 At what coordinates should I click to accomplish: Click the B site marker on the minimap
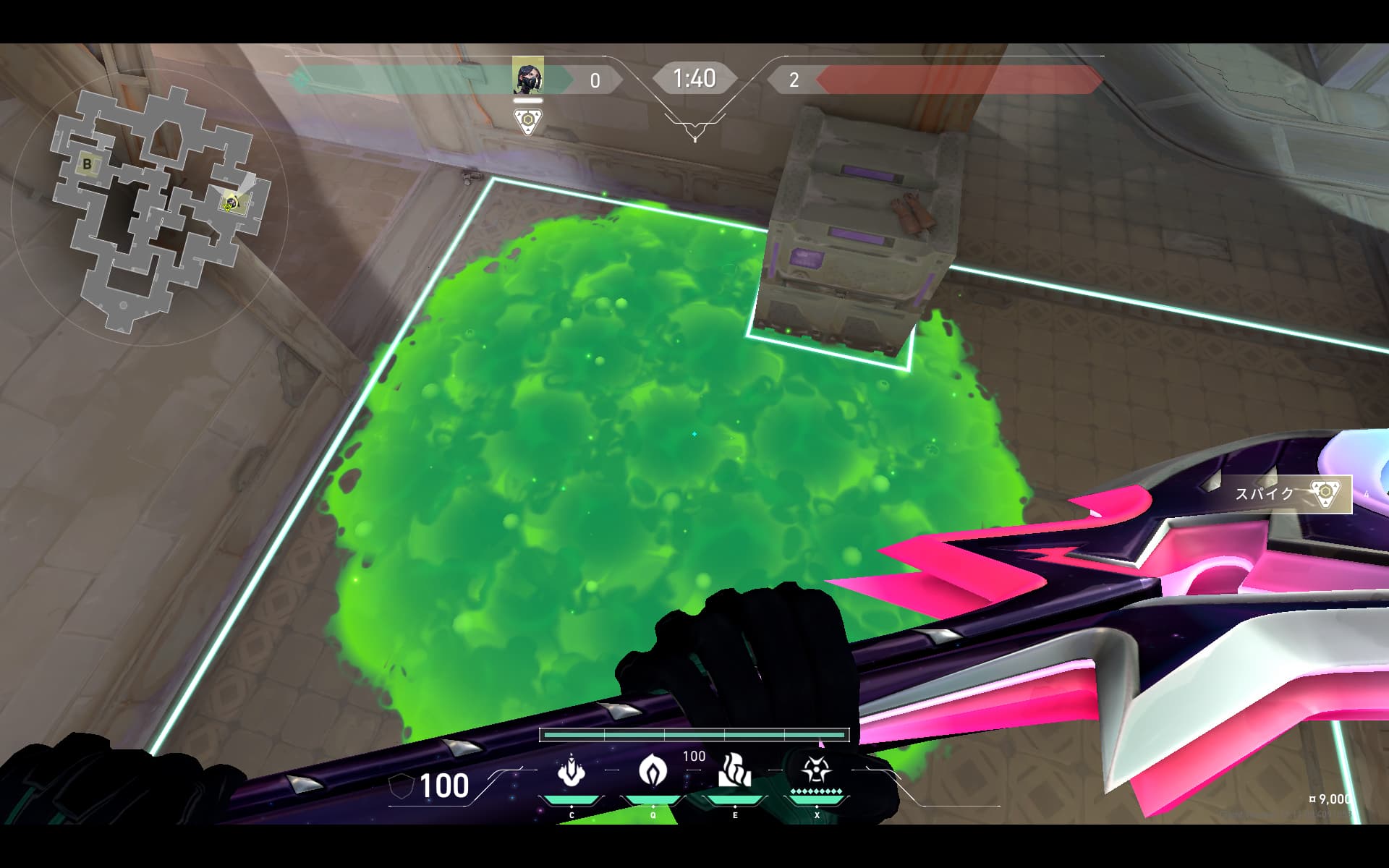click(88, 164)
